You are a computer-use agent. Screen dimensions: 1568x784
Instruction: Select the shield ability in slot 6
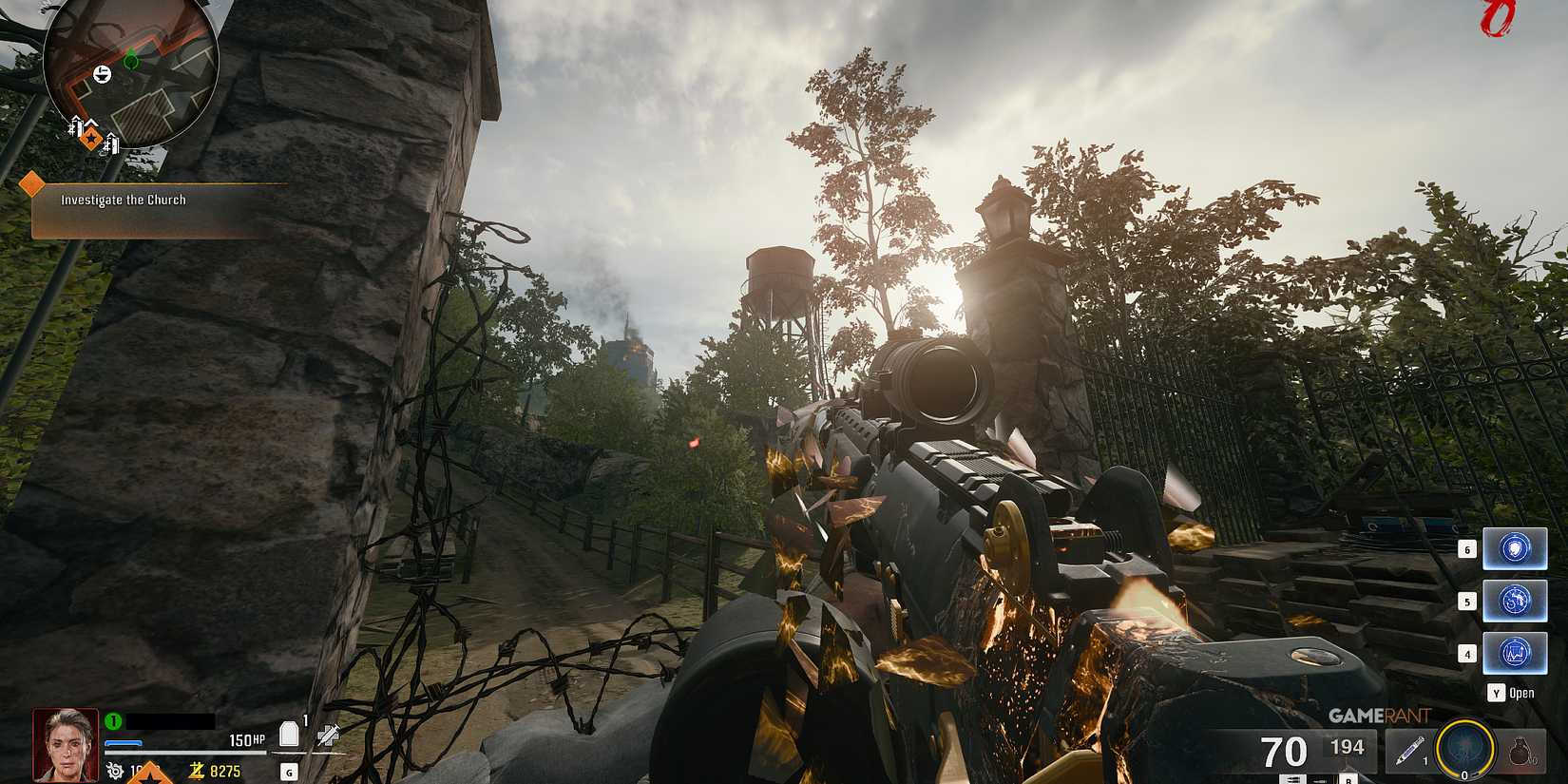[x=1515, y=549]
